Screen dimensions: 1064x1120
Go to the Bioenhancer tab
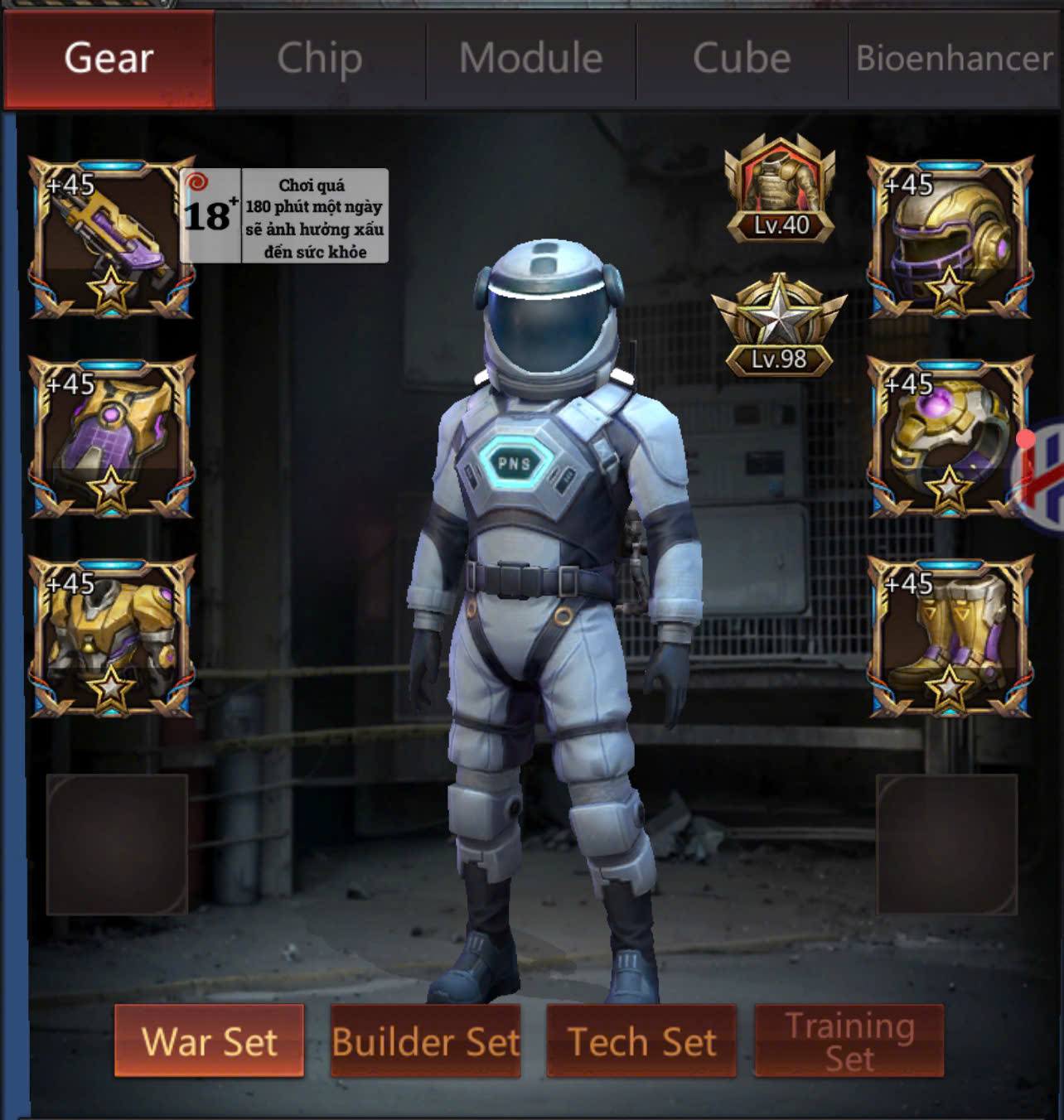pyautogui.click(x=955, y=60)
